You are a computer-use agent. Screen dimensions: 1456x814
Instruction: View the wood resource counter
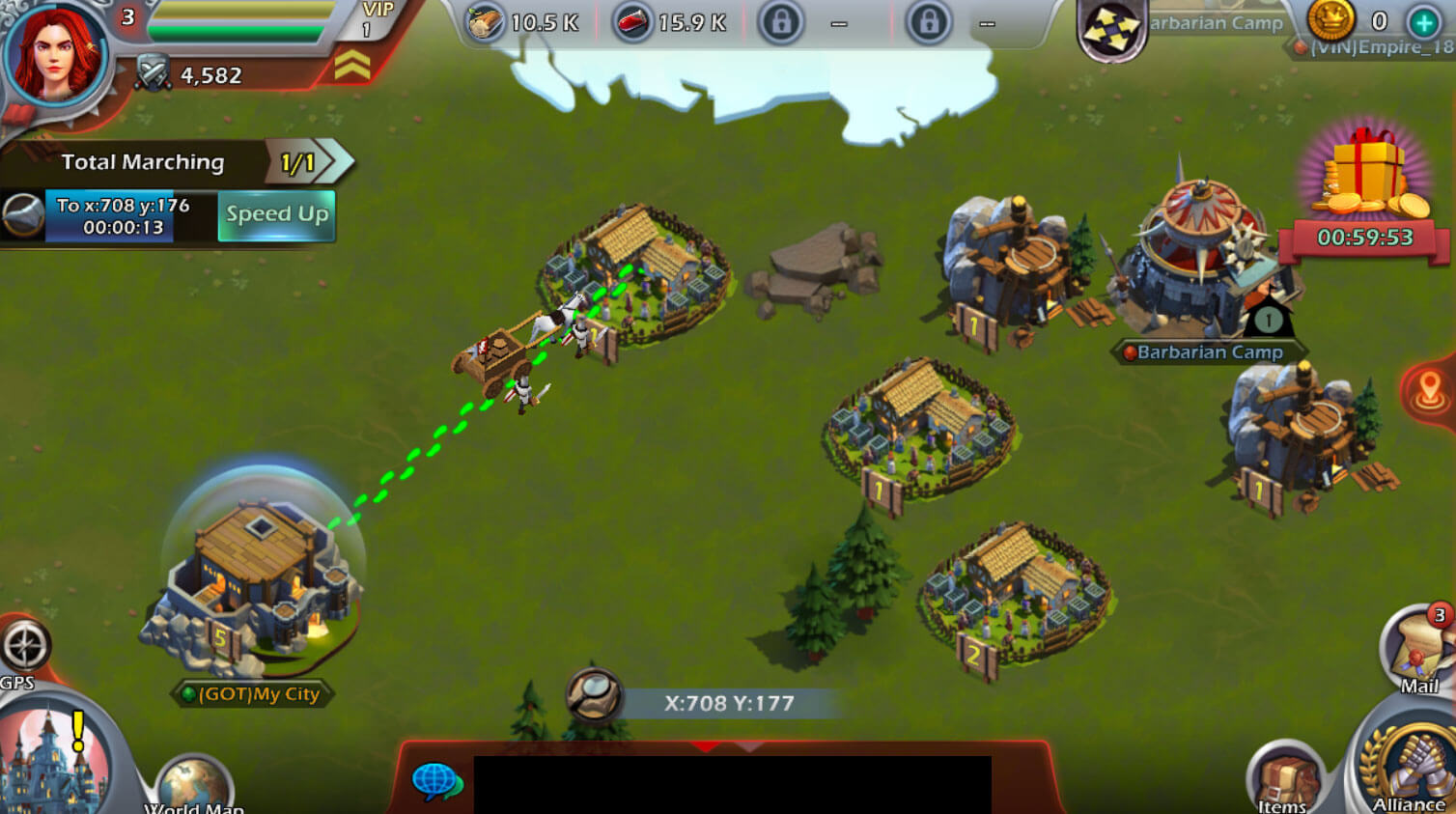point(524,22)
